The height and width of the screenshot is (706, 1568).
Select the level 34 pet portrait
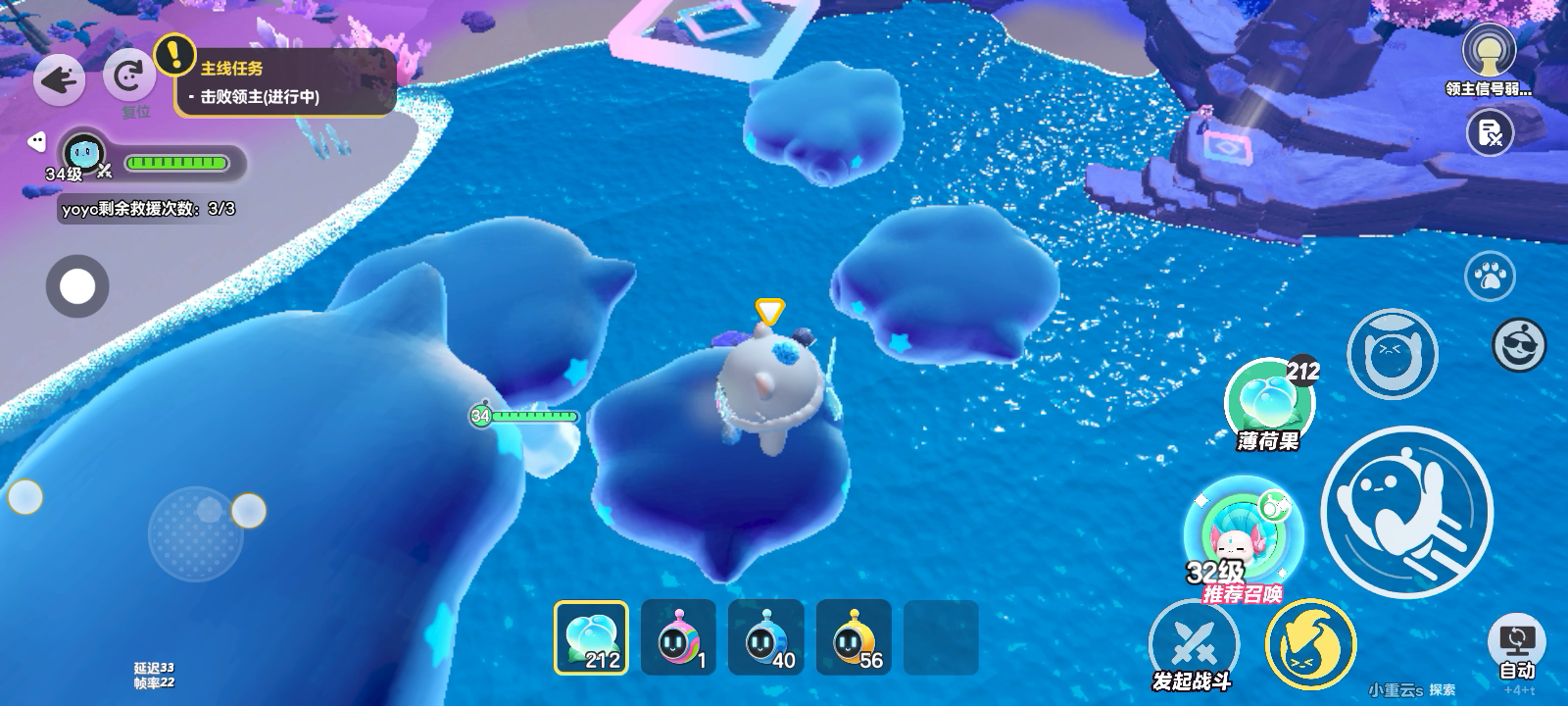click(84, 153)
